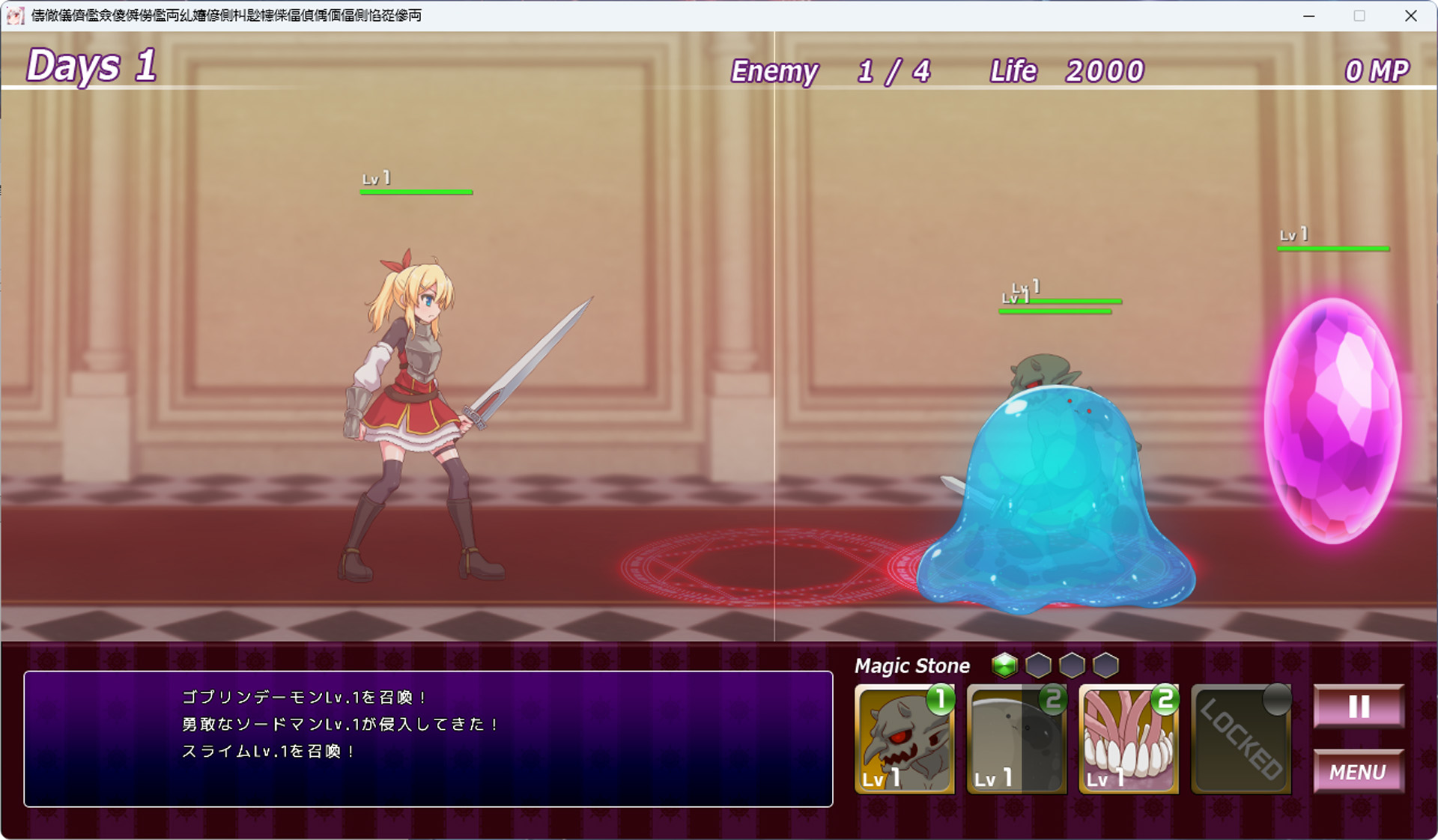1438x840 pixels.
Task: Select the greyed-out slime summon card
Action: coord(1016,740)
